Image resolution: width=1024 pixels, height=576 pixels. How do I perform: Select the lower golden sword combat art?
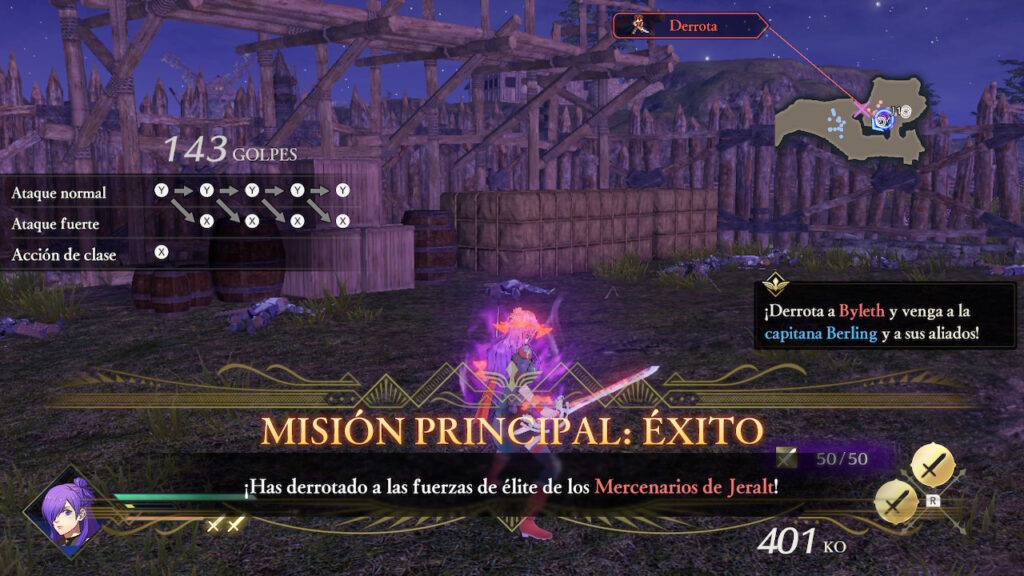898,500
